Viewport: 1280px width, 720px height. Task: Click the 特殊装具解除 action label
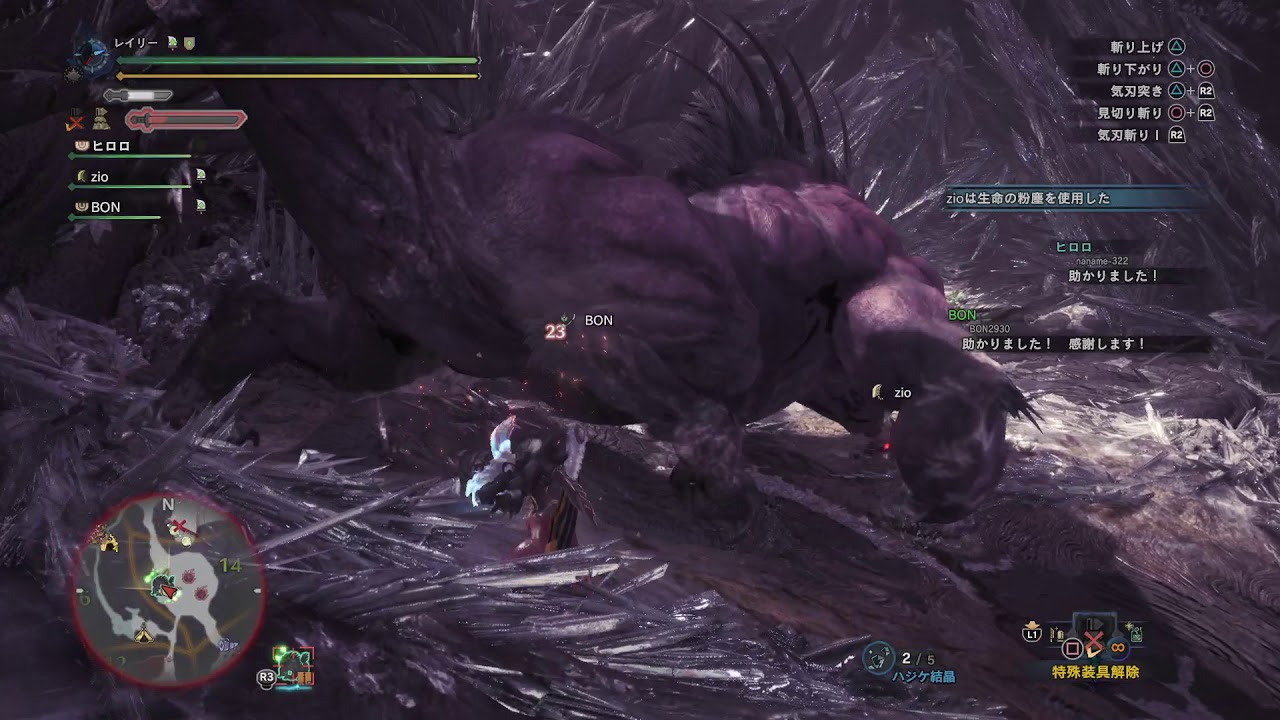[x=1096, y=671]
